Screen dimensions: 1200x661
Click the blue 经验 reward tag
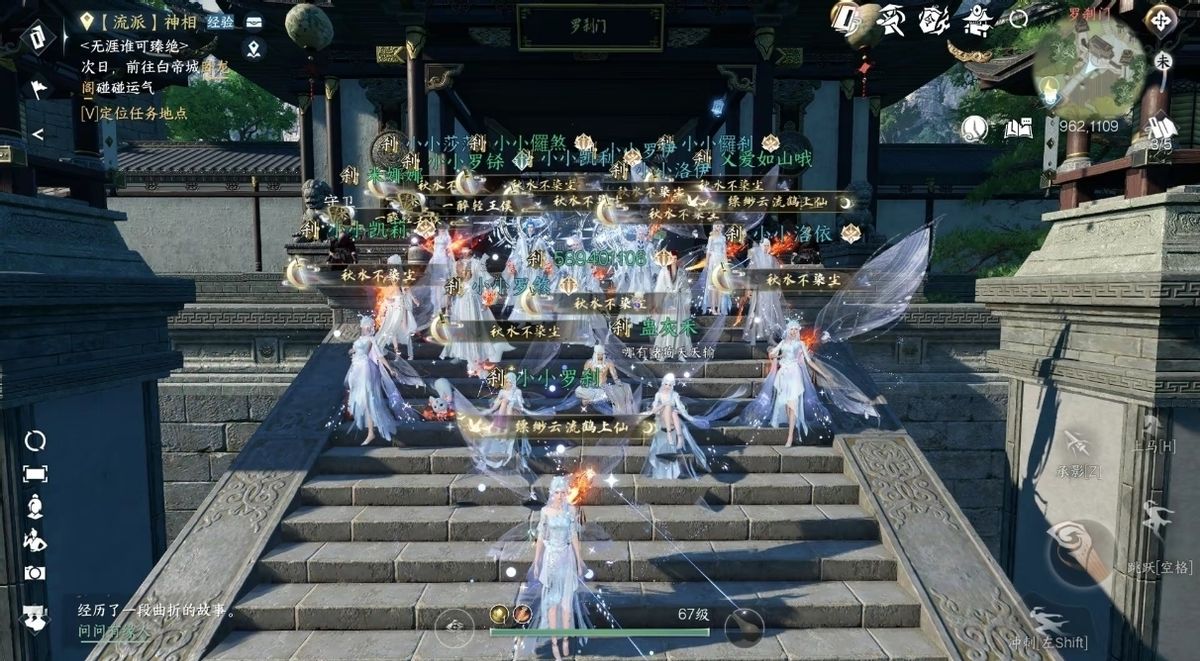pos(220,21)
